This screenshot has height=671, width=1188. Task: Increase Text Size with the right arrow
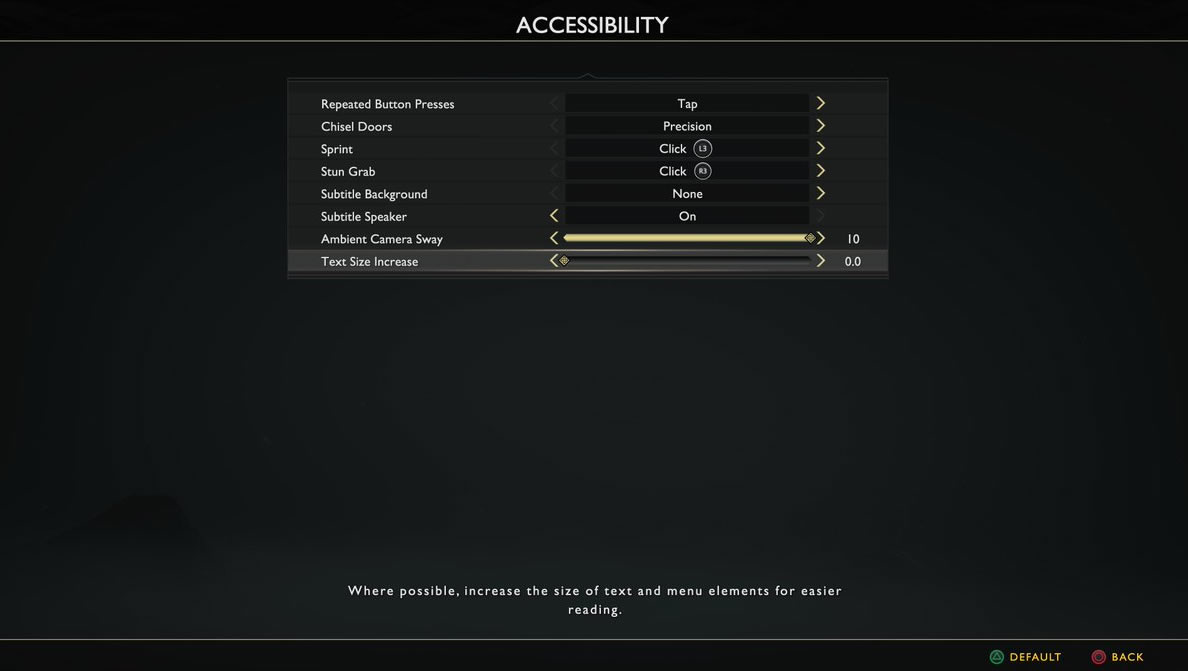pos(821,261)
